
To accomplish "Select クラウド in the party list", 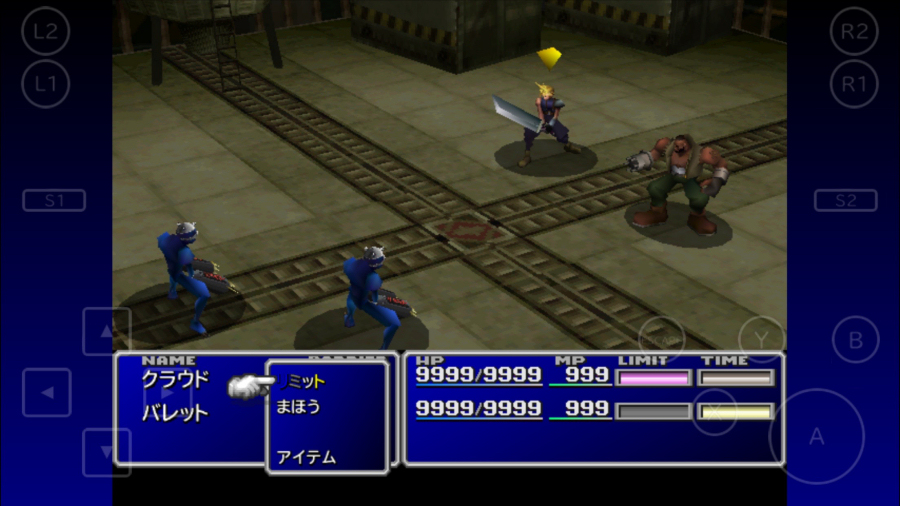I will [175, 380].
